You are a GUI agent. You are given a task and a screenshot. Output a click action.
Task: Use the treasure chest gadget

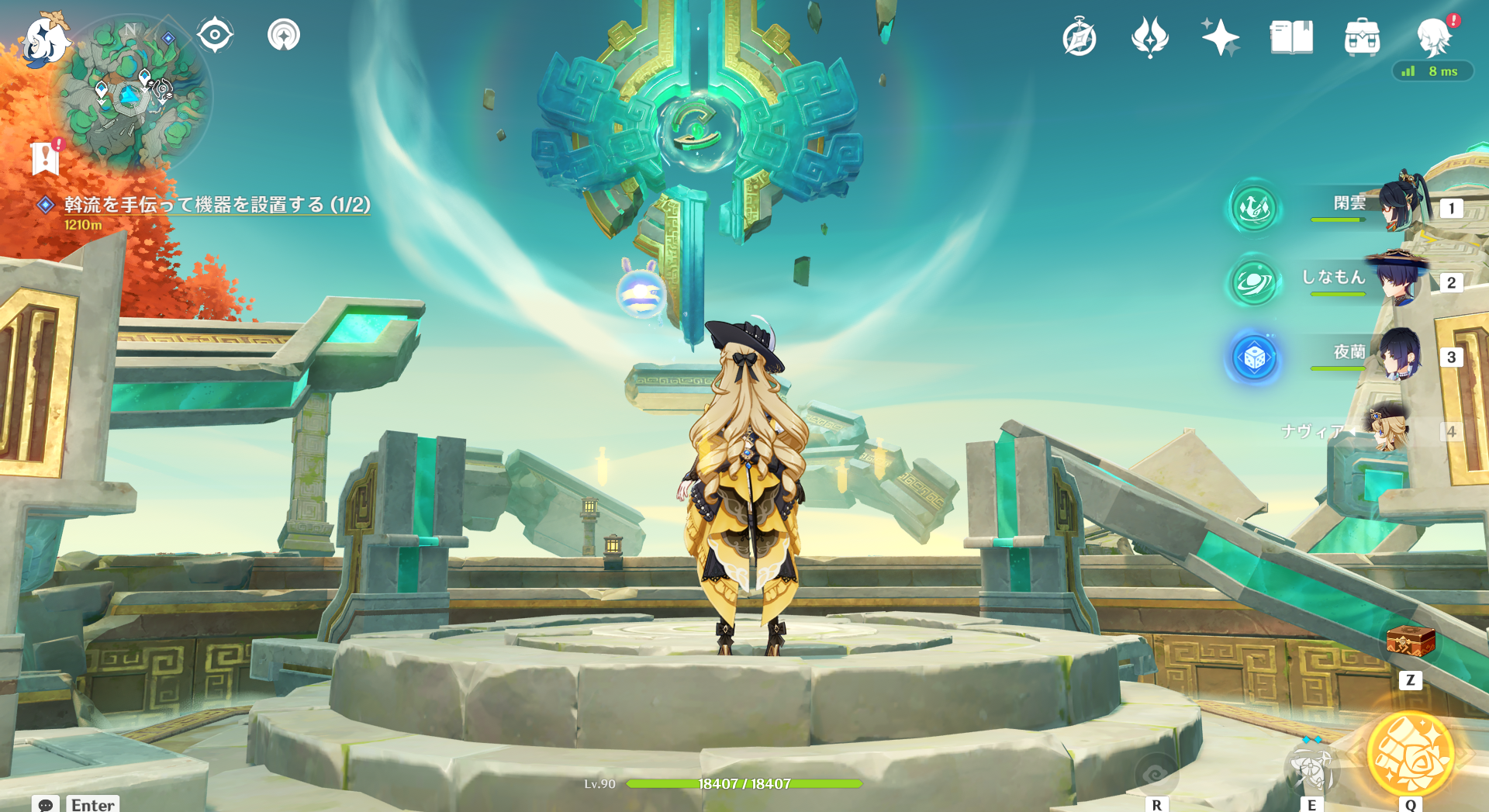[x=1411, y=642]
